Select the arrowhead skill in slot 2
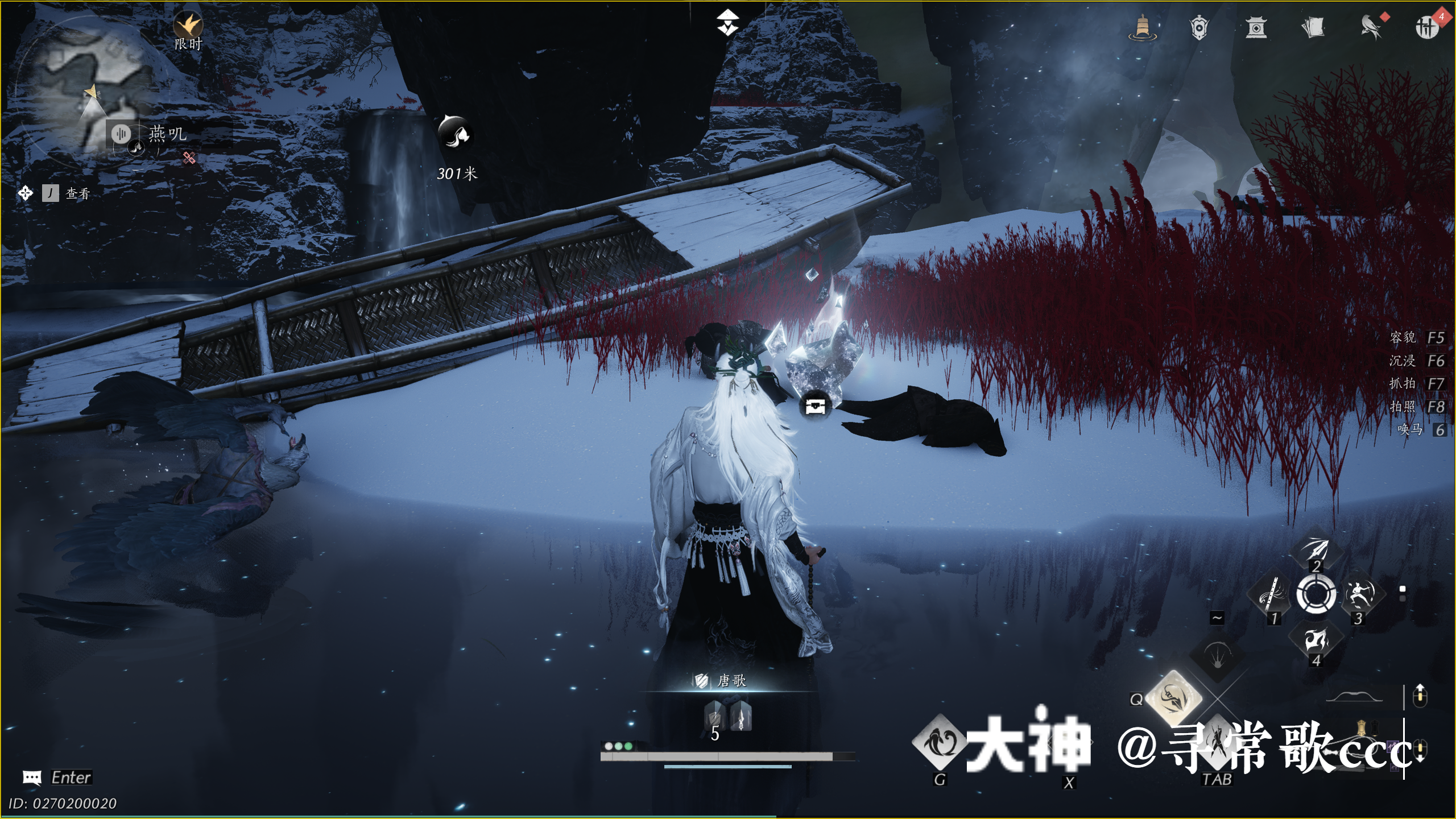Screen dimensions: 1456x819 pyautogui.click(x=1316, y=549)
